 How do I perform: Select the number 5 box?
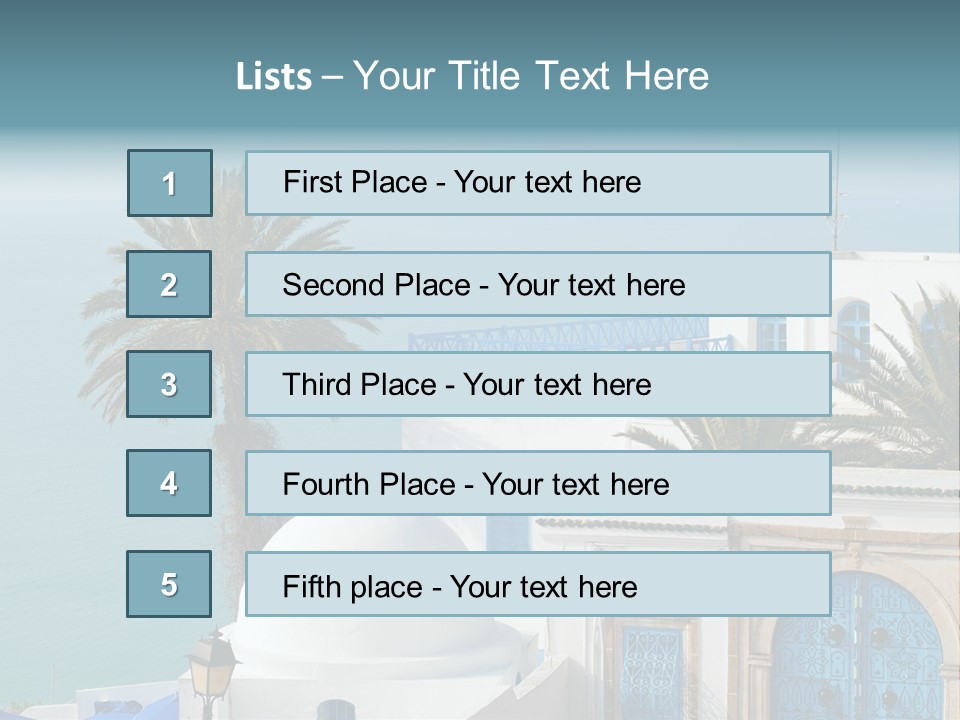(169, 584)
